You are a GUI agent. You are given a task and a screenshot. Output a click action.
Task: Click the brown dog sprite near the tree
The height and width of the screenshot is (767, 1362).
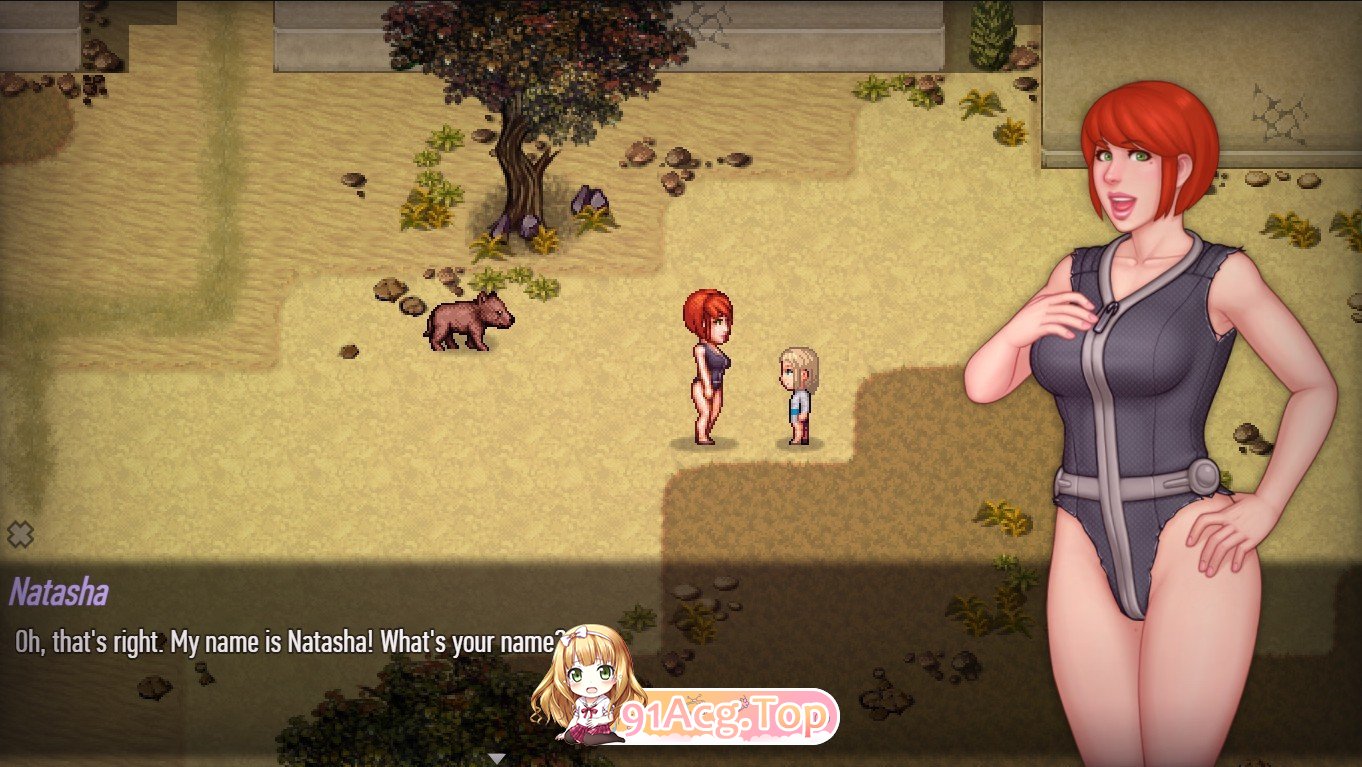470,320
